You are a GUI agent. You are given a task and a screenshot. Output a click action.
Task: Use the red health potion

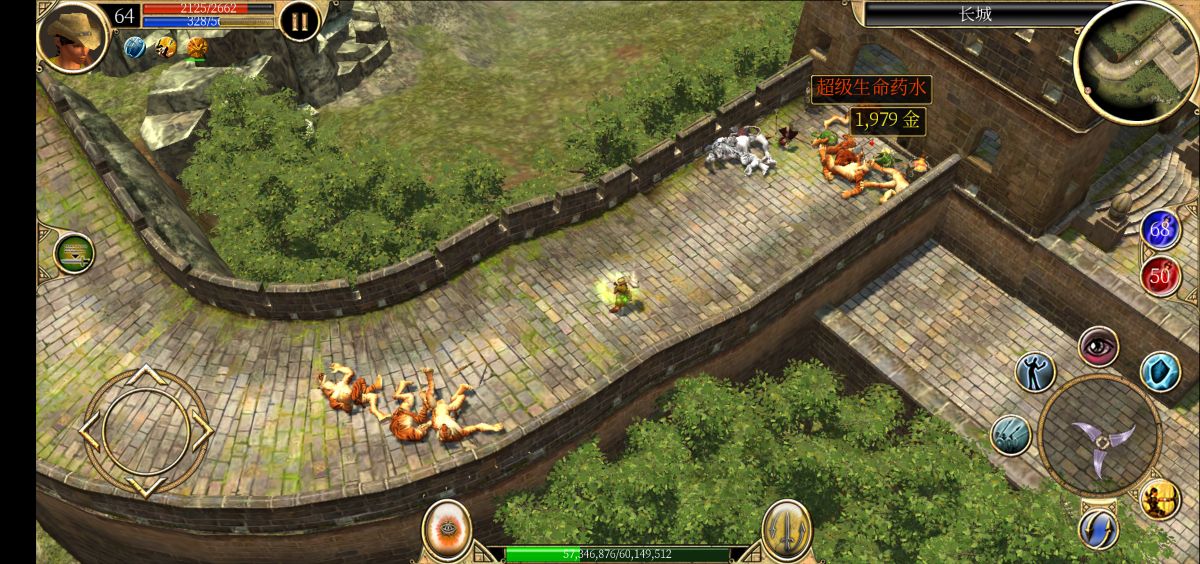[x=1160, y=276]
